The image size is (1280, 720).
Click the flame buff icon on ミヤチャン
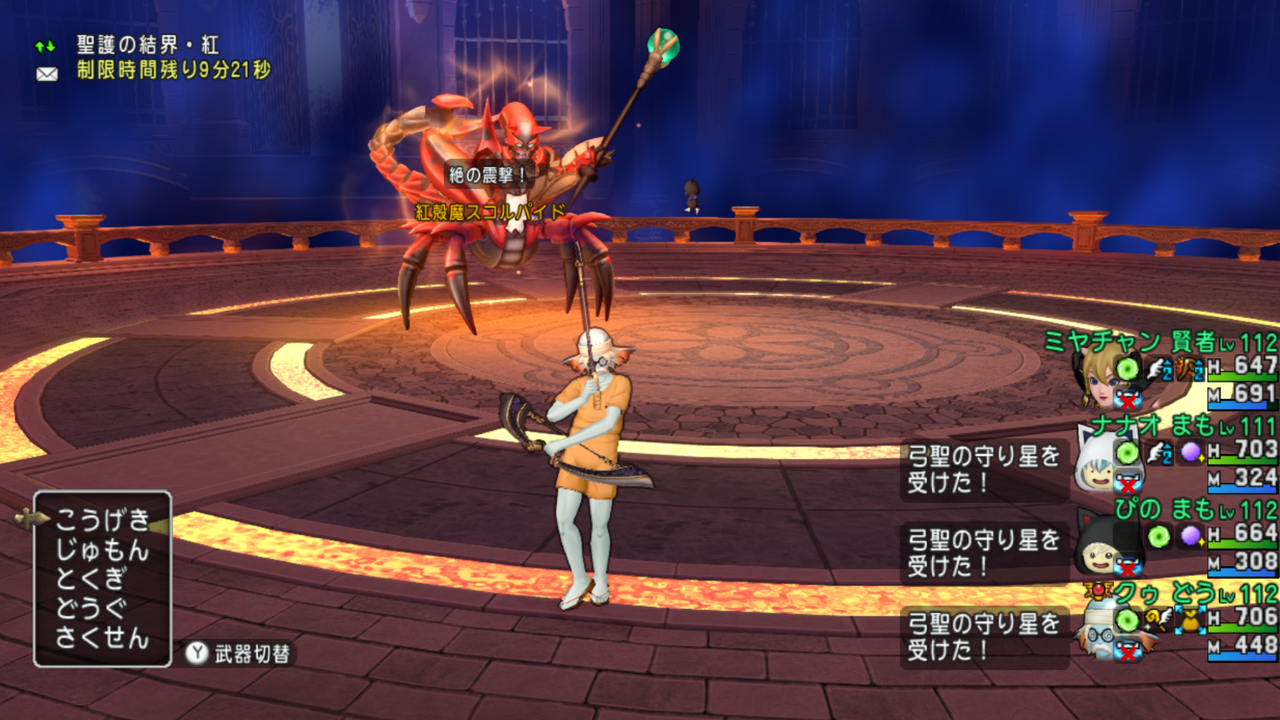point(1186,370)
